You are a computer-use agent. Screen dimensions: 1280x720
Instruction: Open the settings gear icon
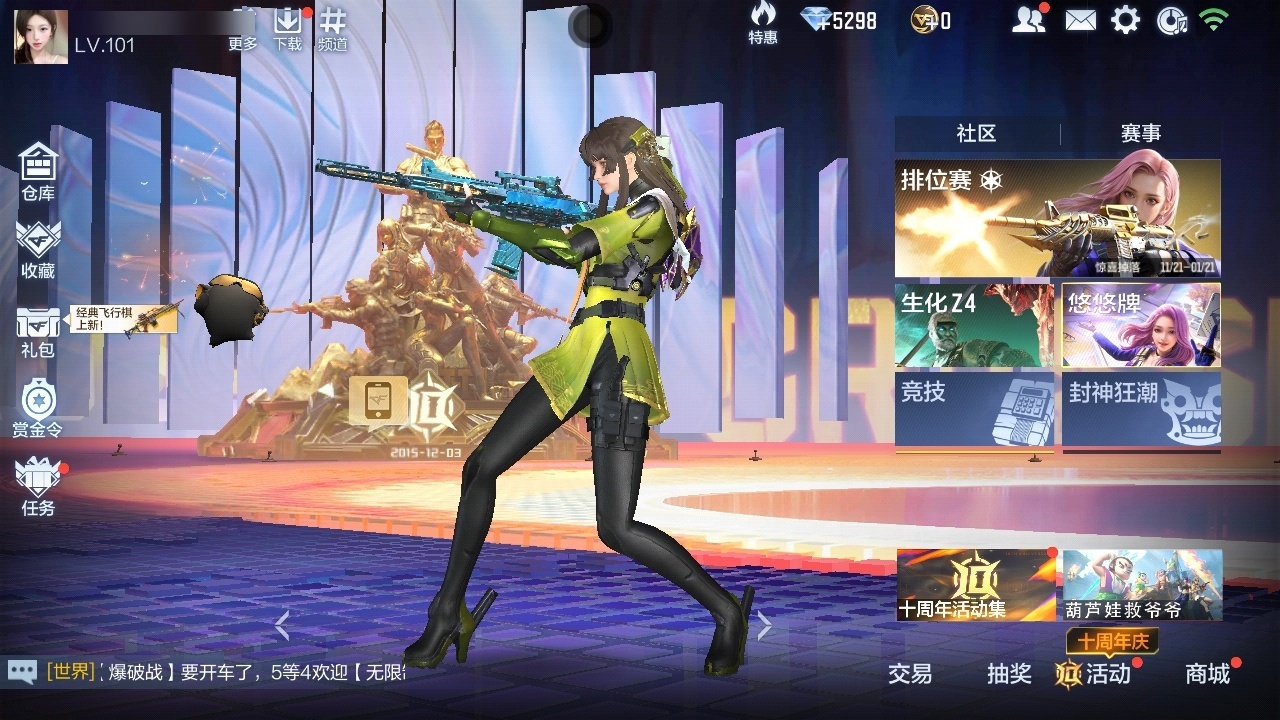click(1126, 20)
